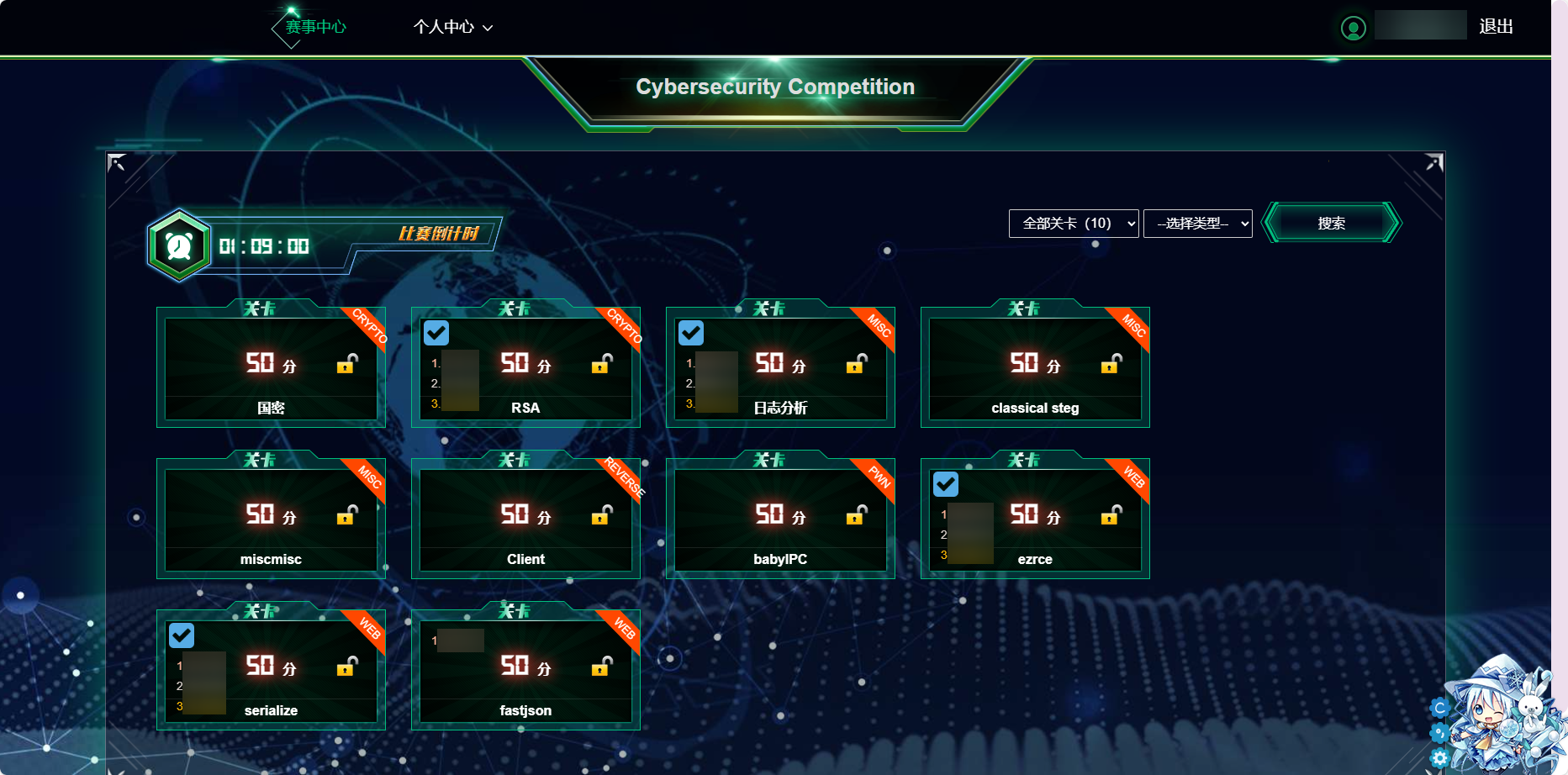Select the Client reverse challenge

click(x=525, y=519)
